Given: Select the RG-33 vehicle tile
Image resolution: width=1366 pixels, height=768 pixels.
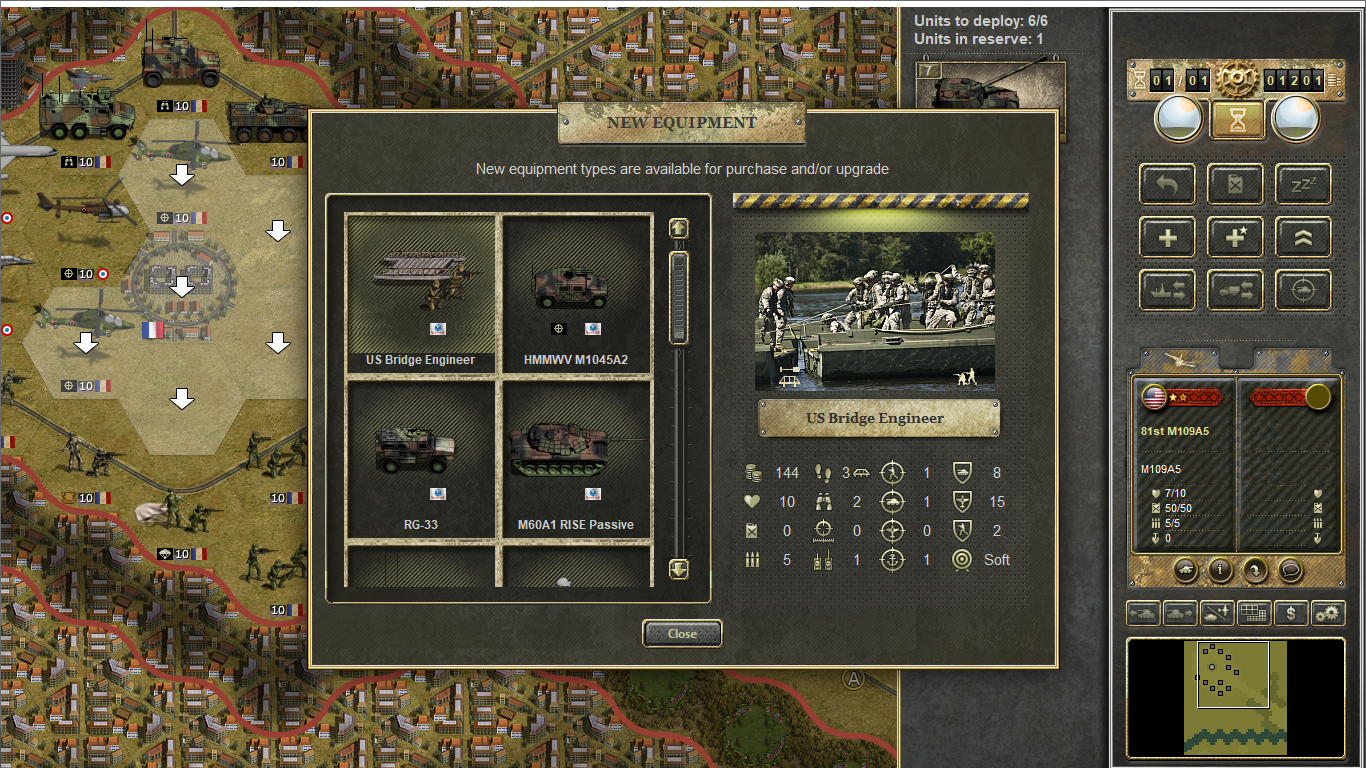Looking at the screenshot, I should [x=421, y=458].
